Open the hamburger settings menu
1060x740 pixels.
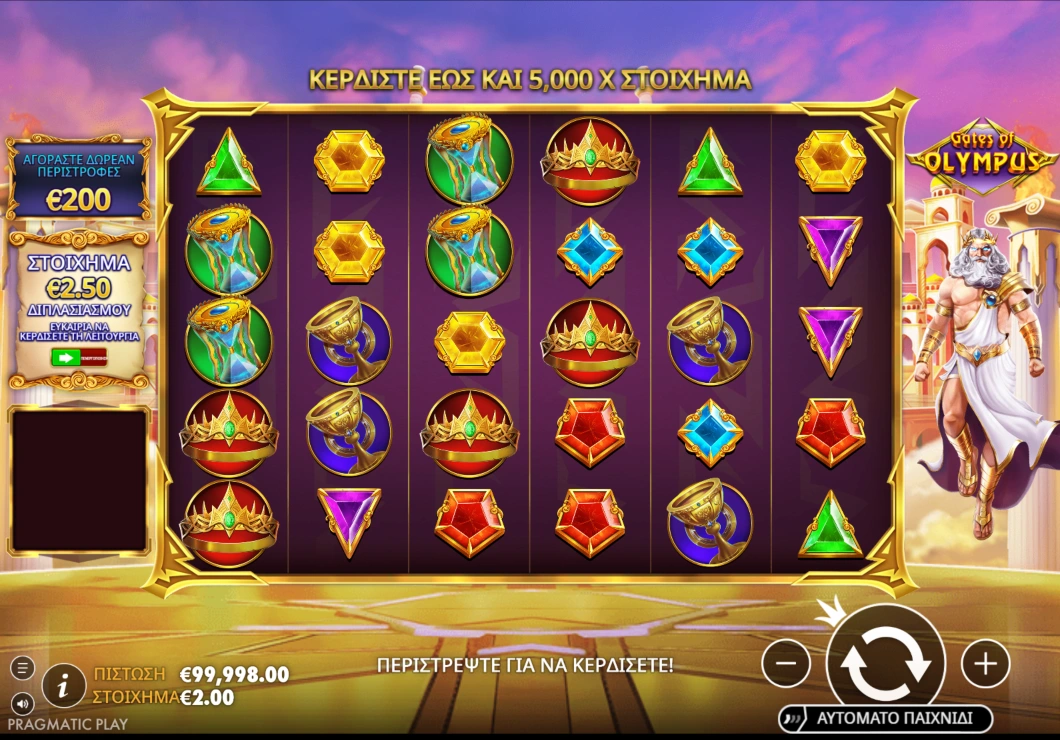pos(22,667)
